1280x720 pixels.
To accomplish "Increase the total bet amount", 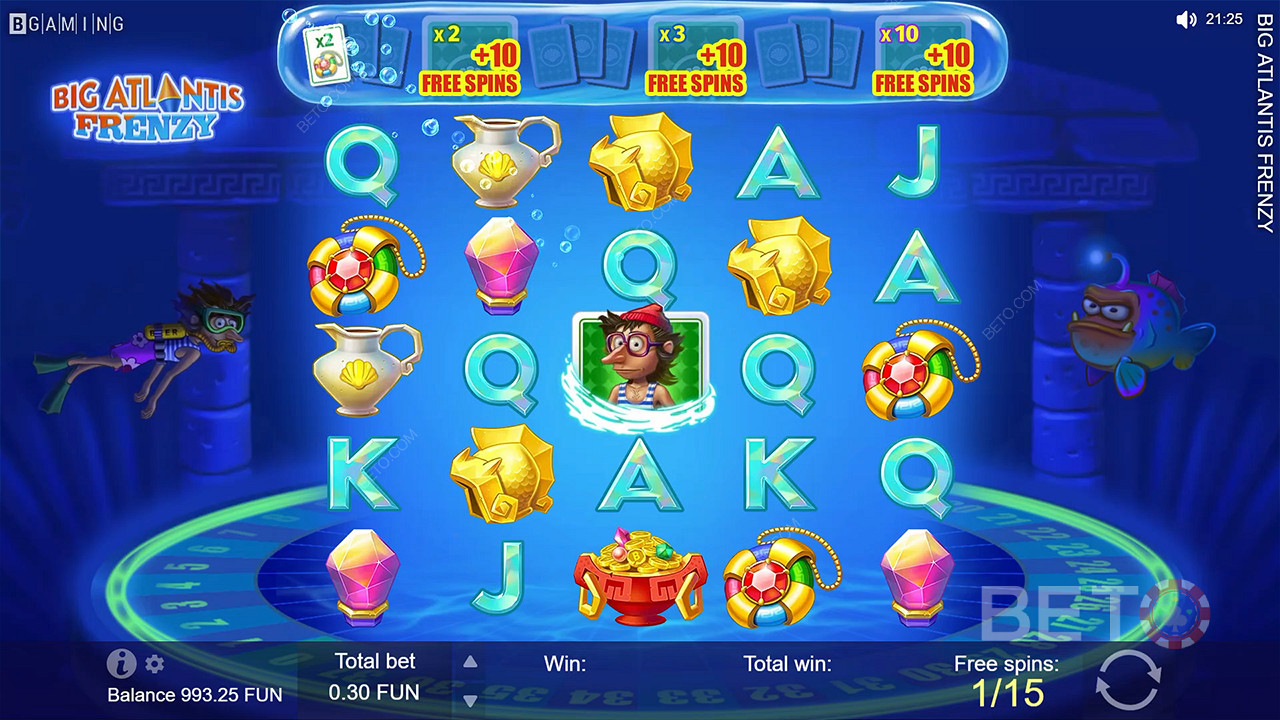I will [x=470, y=662].
